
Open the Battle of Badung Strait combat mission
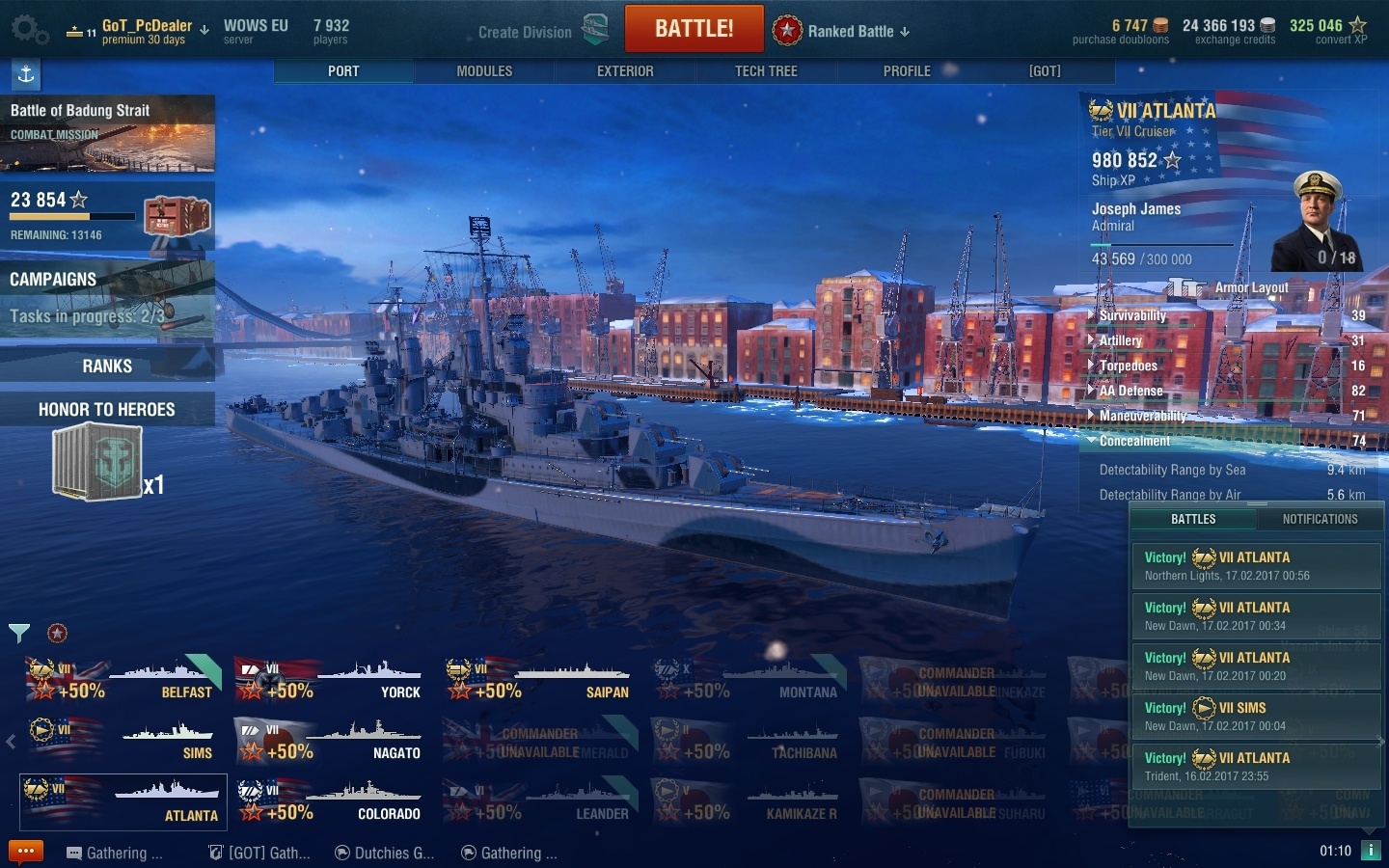(x=107, y=133)
